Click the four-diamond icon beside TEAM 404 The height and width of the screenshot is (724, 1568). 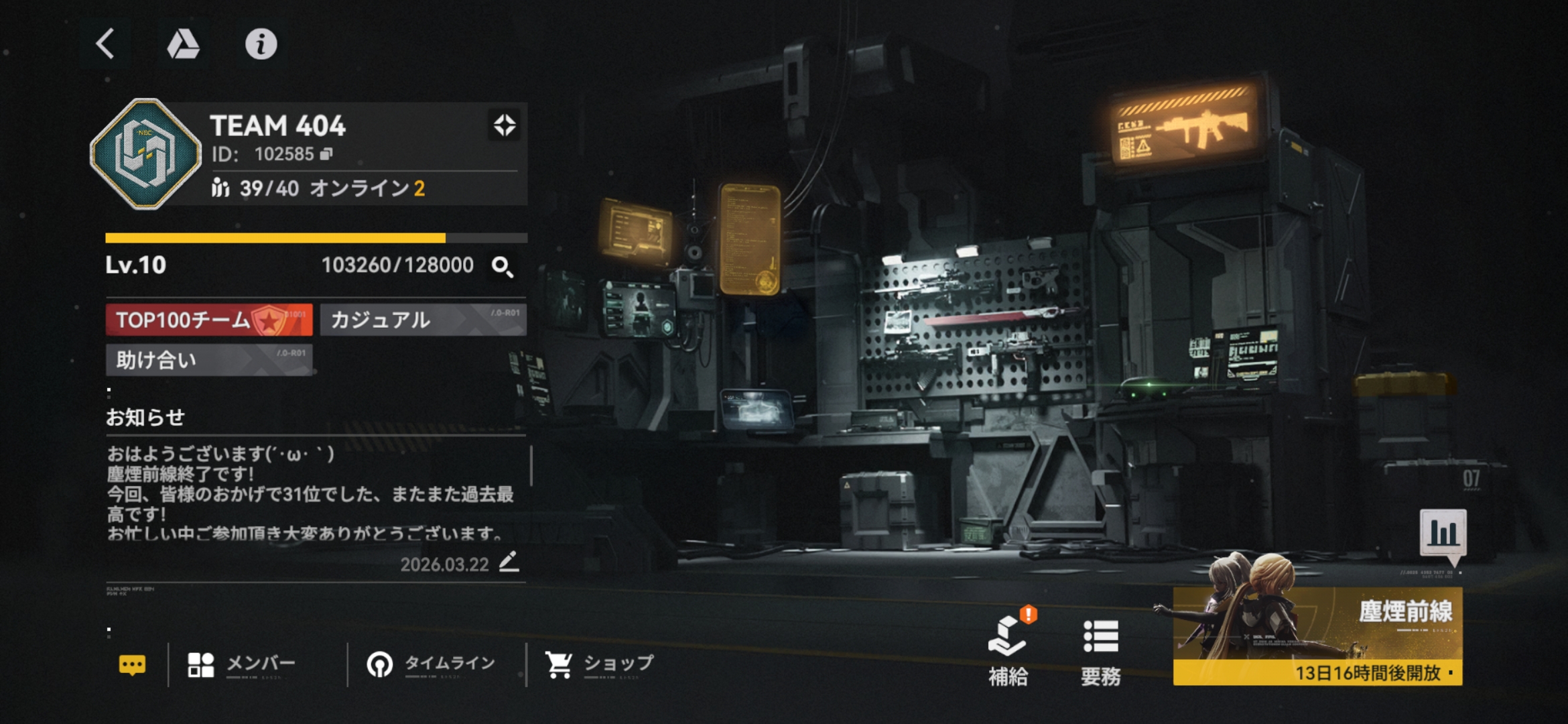505,125
